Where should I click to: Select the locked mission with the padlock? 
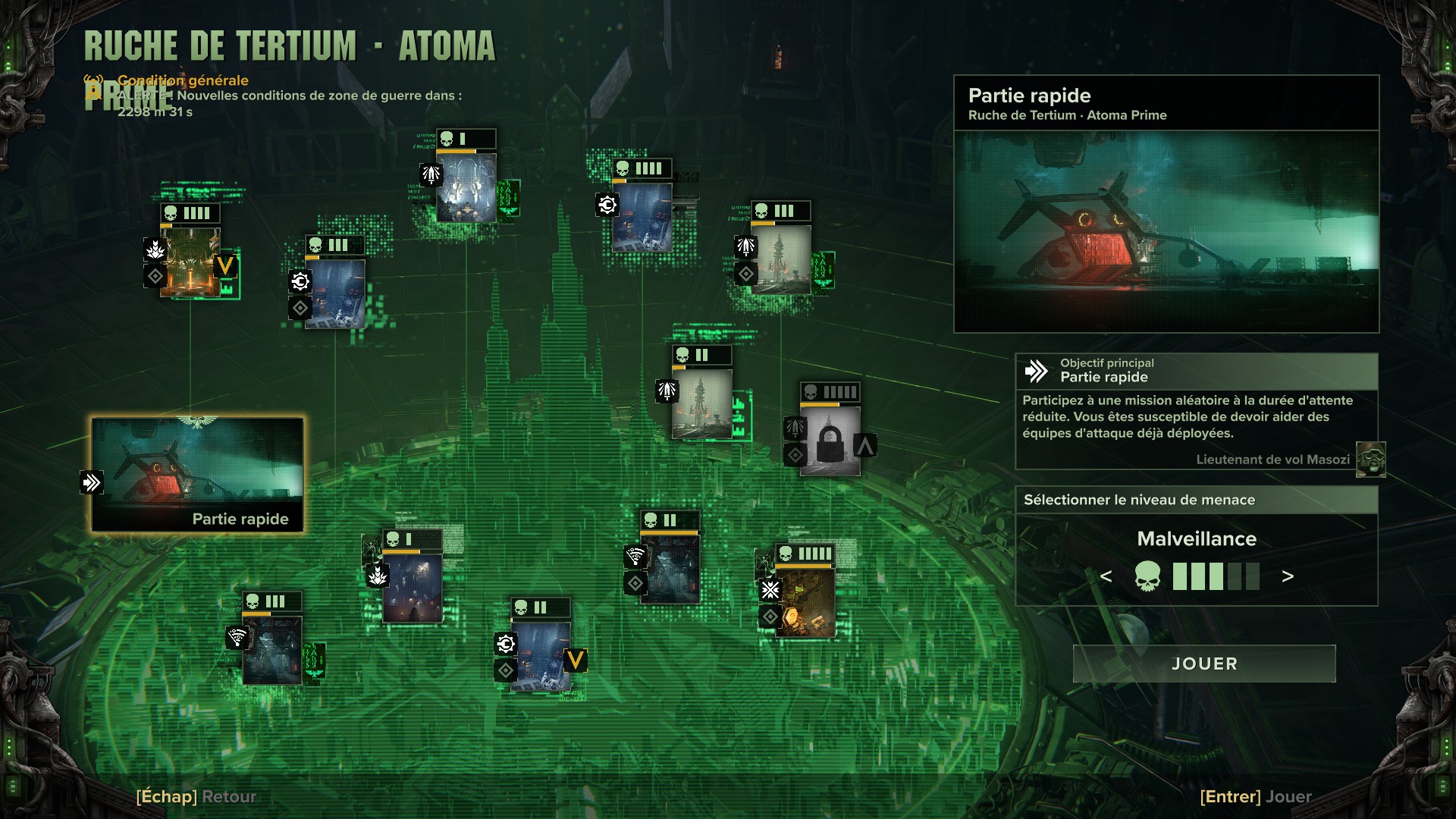pyautogui.click(x=830, y=441)
